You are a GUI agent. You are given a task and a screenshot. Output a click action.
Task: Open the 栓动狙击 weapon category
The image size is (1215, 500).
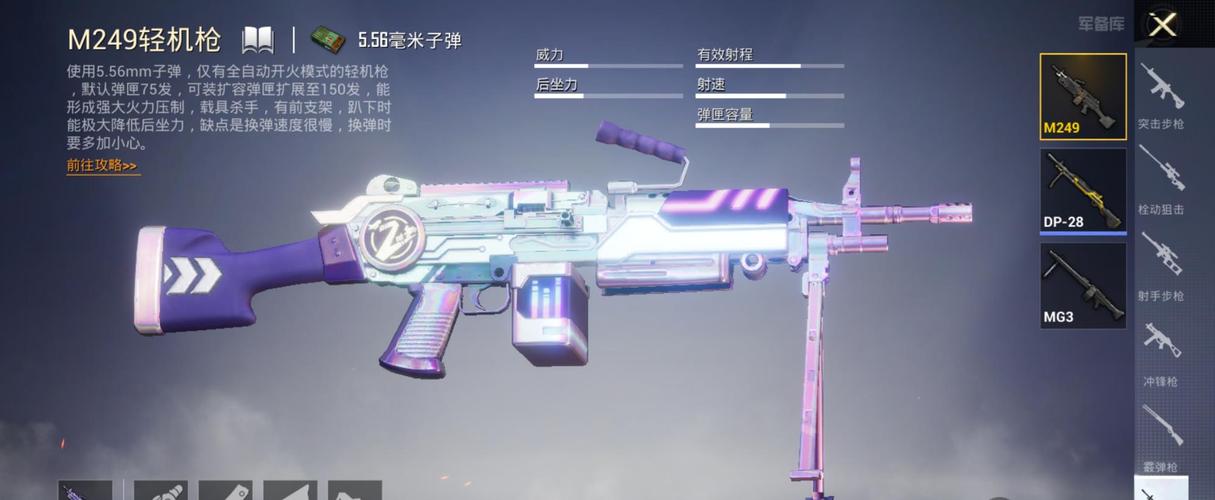click(x=1161, y=180)
